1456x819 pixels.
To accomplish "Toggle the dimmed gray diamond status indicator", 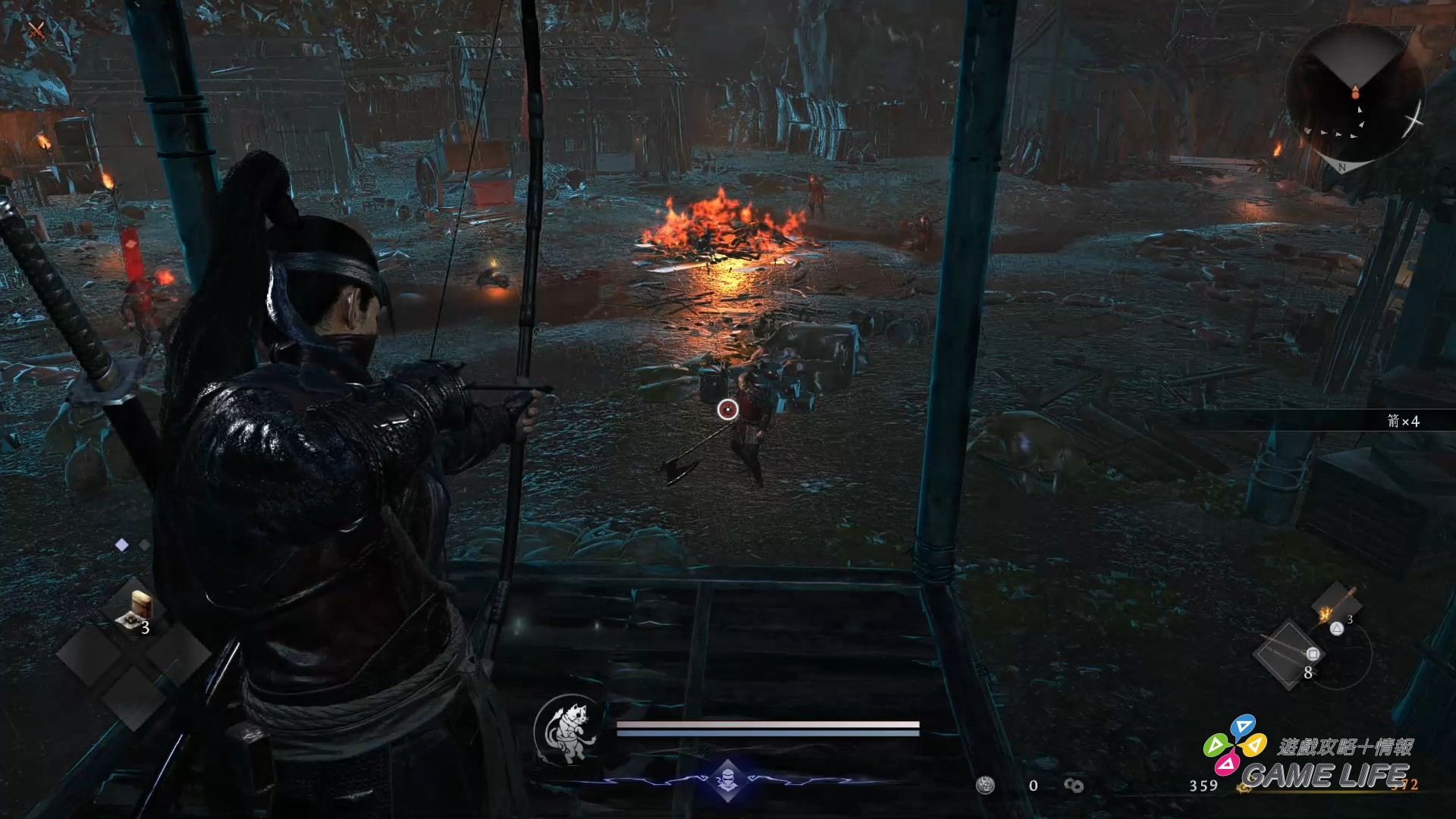I will pos(143,544).
